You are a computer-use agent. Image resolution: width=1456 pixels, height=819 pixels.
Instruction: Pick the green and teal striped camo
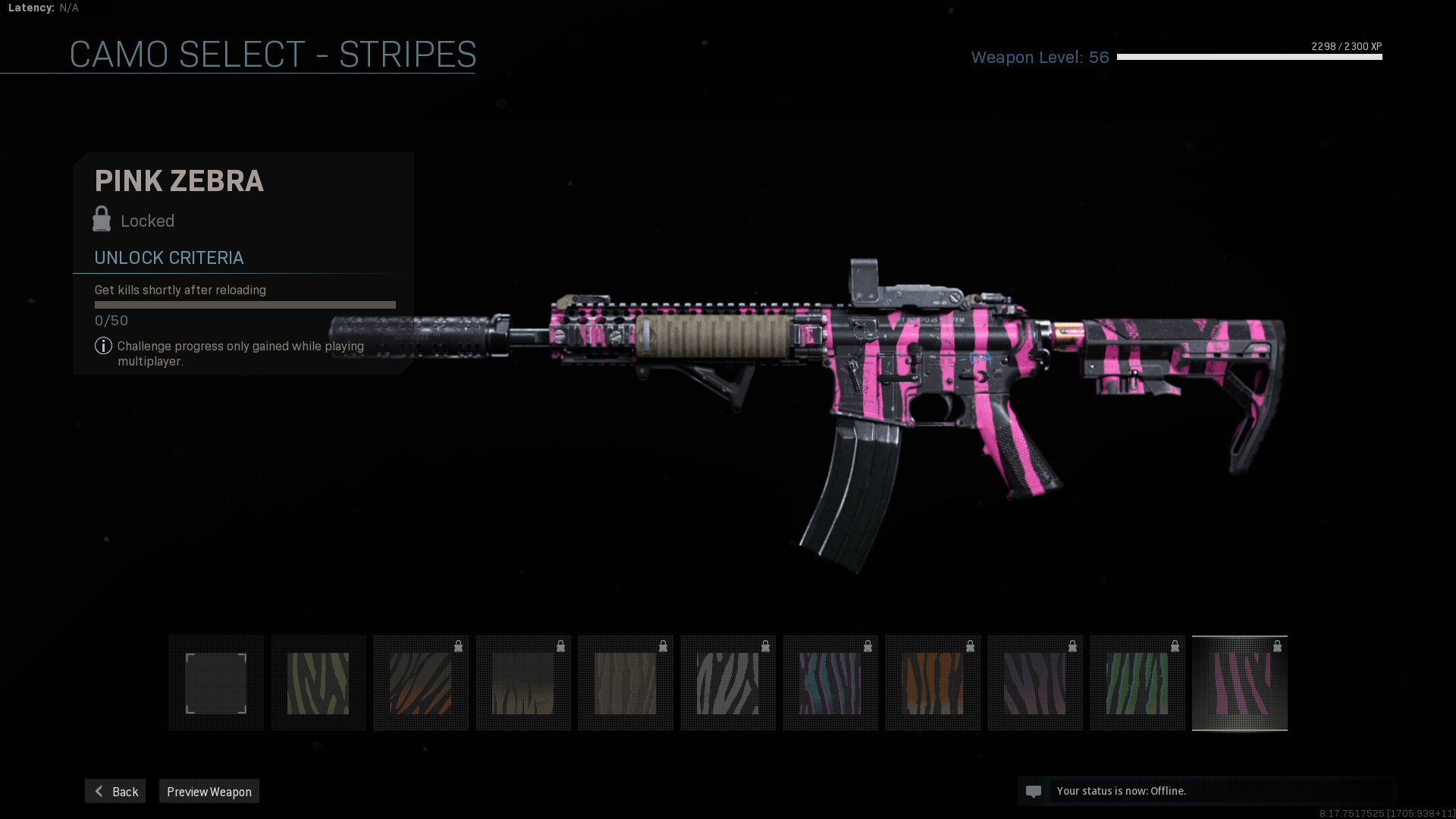click(1137, 683)
